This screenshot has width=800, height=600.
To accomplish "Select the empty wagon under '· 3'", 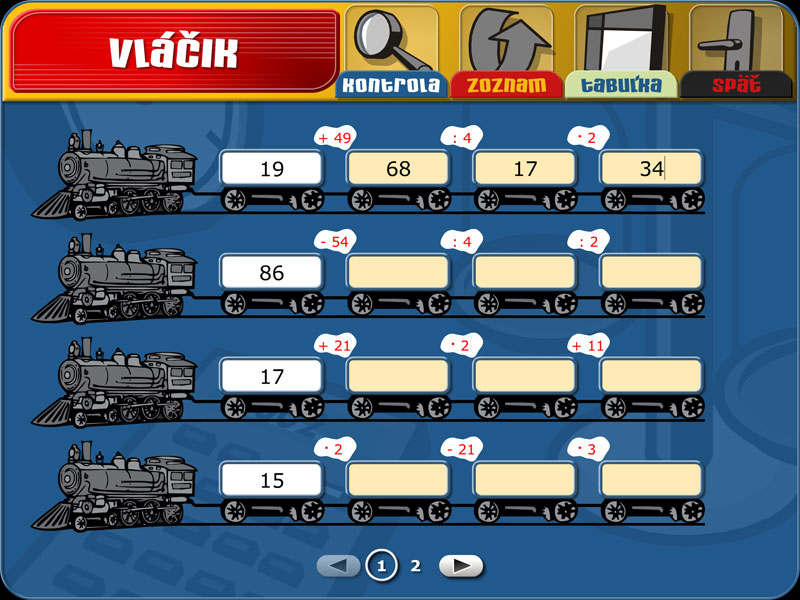I will tap(651, 480).
